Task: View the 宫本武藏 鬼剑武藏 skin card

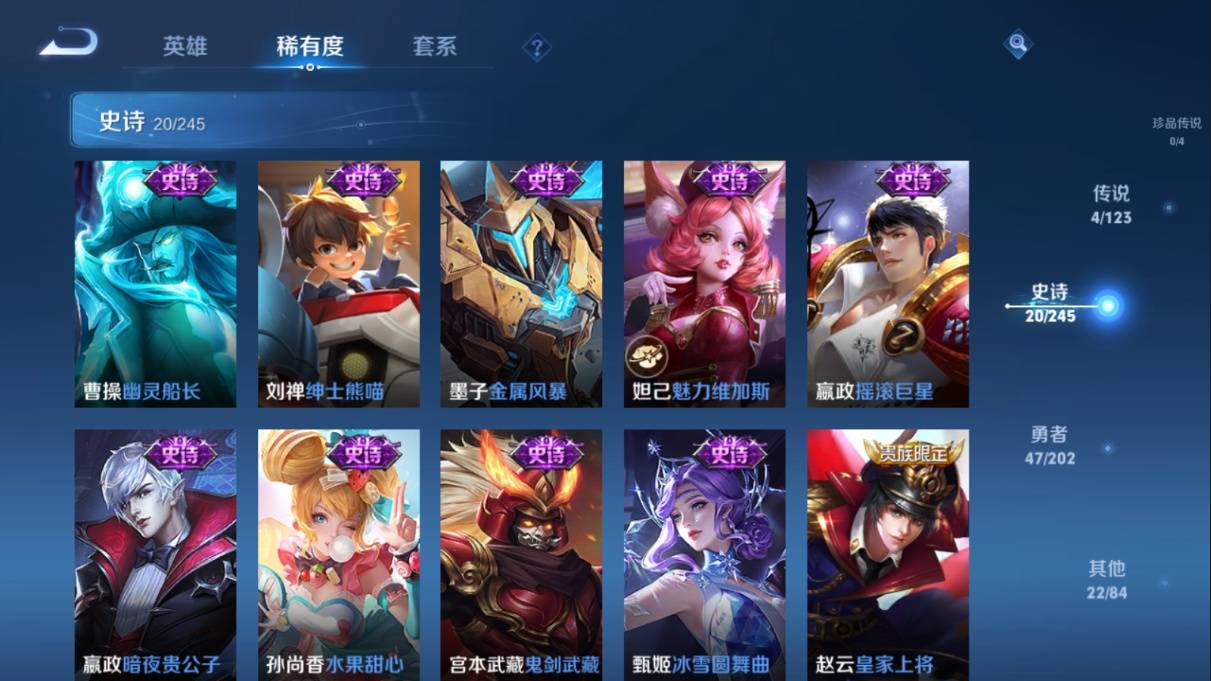Action: (521, 555)
